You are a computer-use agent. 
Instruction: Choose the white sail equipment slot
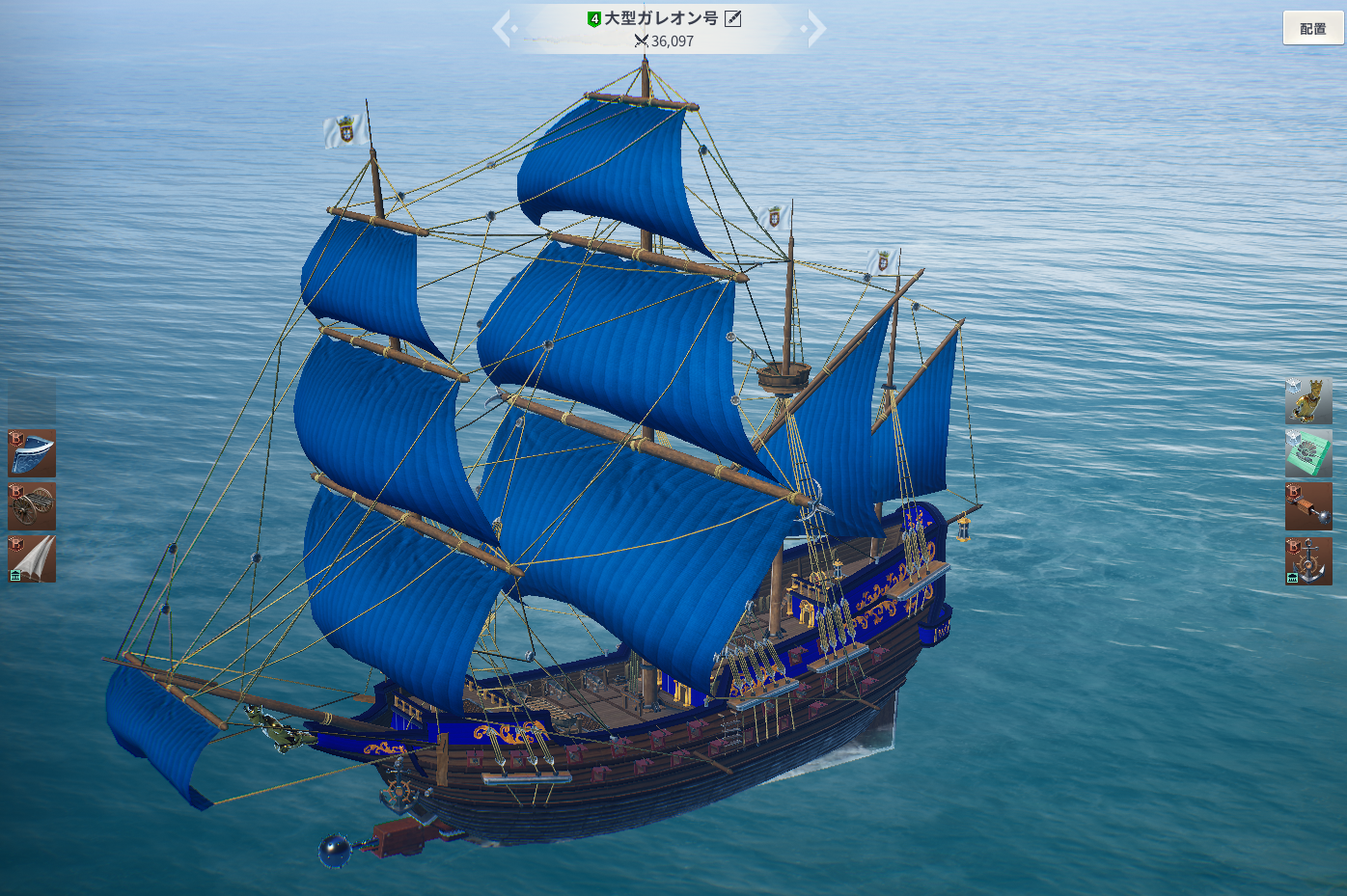pos(32,559)
